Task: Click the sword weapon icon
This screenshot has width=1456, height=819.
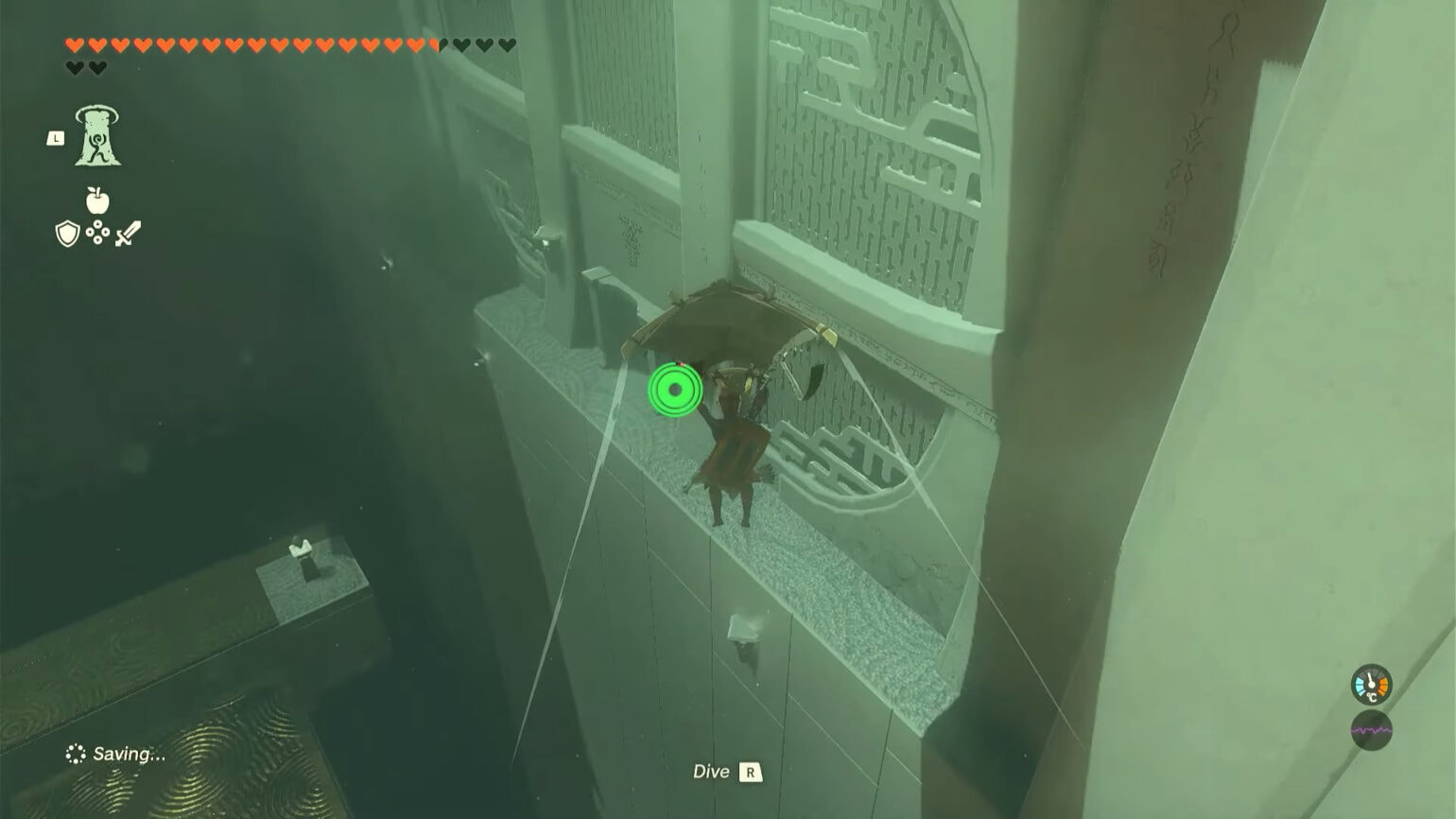Action: (x=129, y=232)
